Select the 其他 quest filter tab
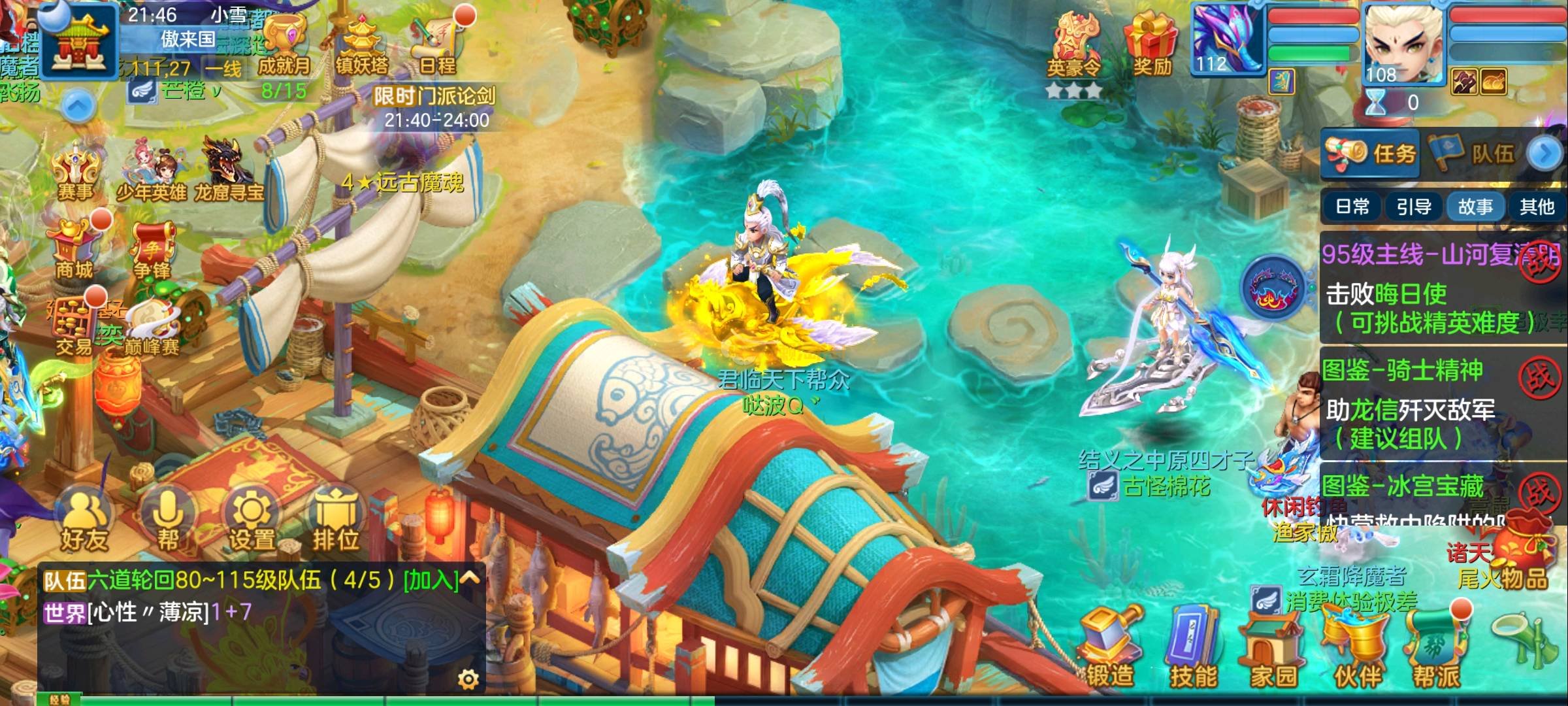The height and width of the screenshot is (706, 1568). [x=1537, y=207]
